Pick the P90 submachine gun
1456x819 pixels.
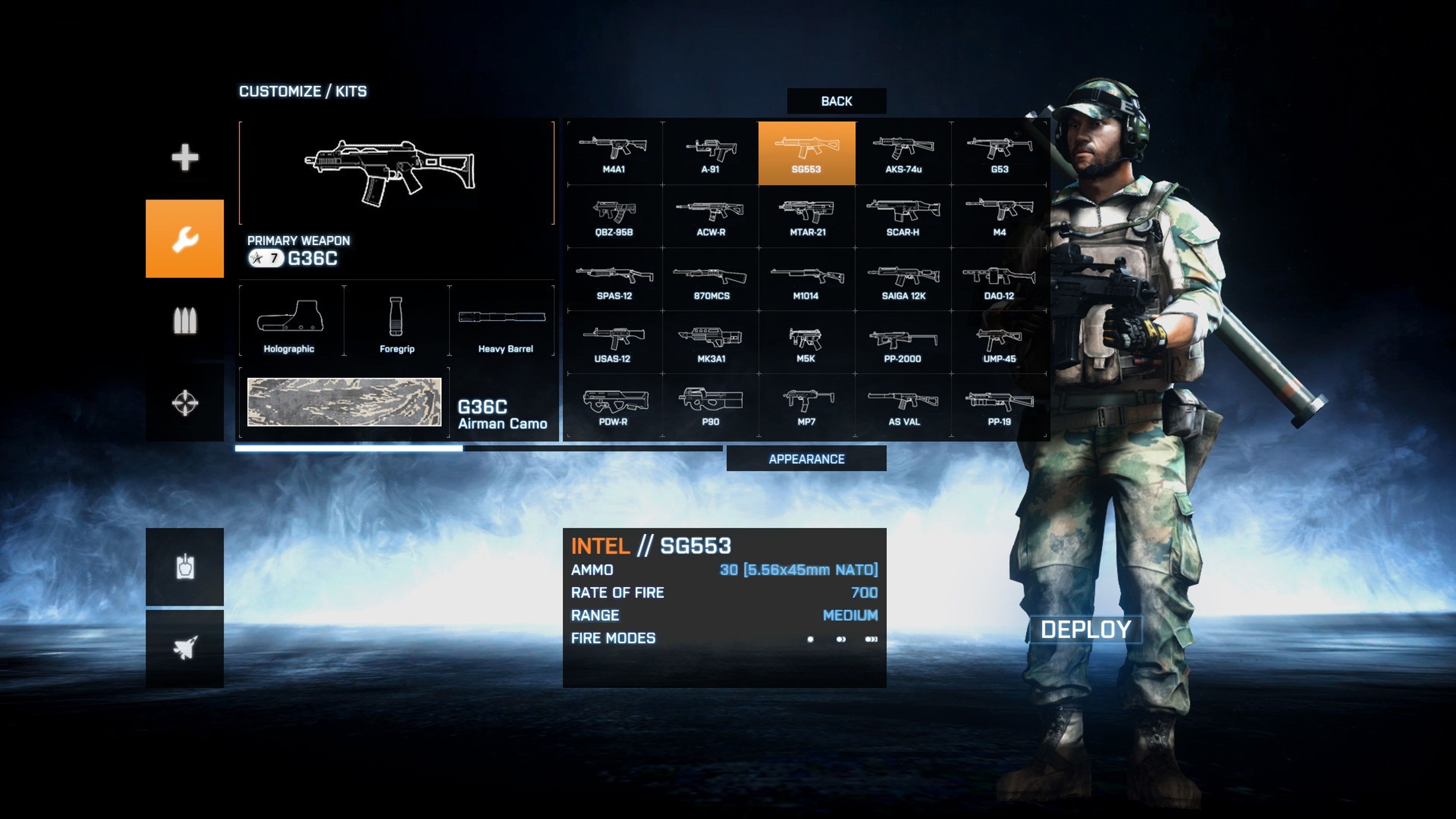(711, 406)
